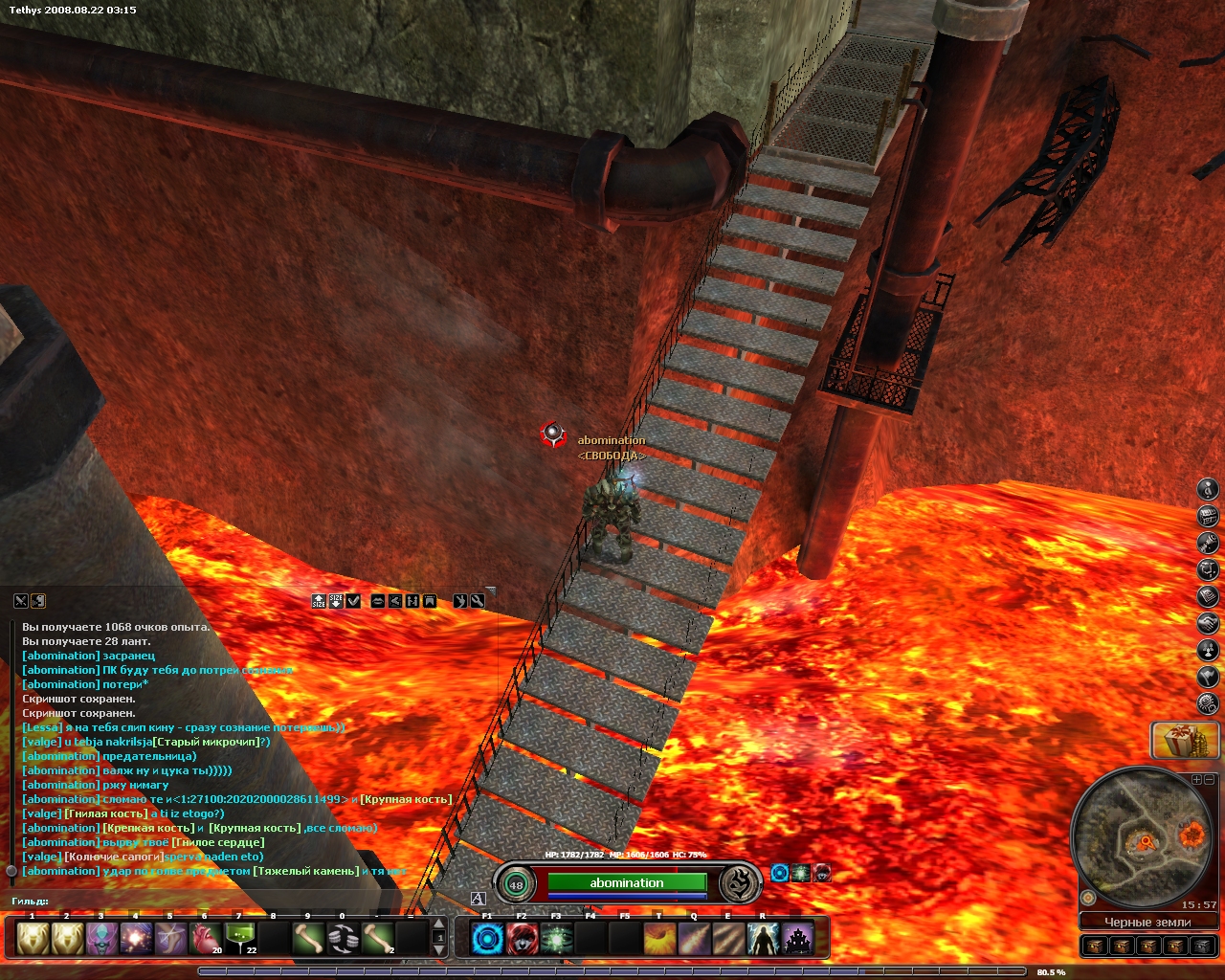Zoom out the minimap with minus button
The height and width of the screenshot is (980, 1225).
tap(1209, 780)
